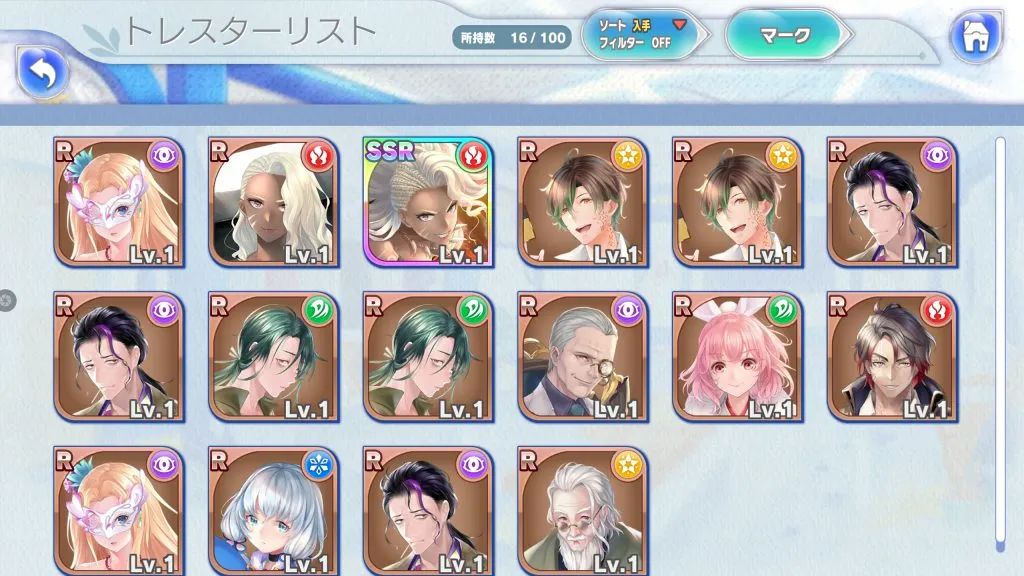Select the silver-haired girl with snowflake icon
1024x576 pixels.
coord(273,510)
